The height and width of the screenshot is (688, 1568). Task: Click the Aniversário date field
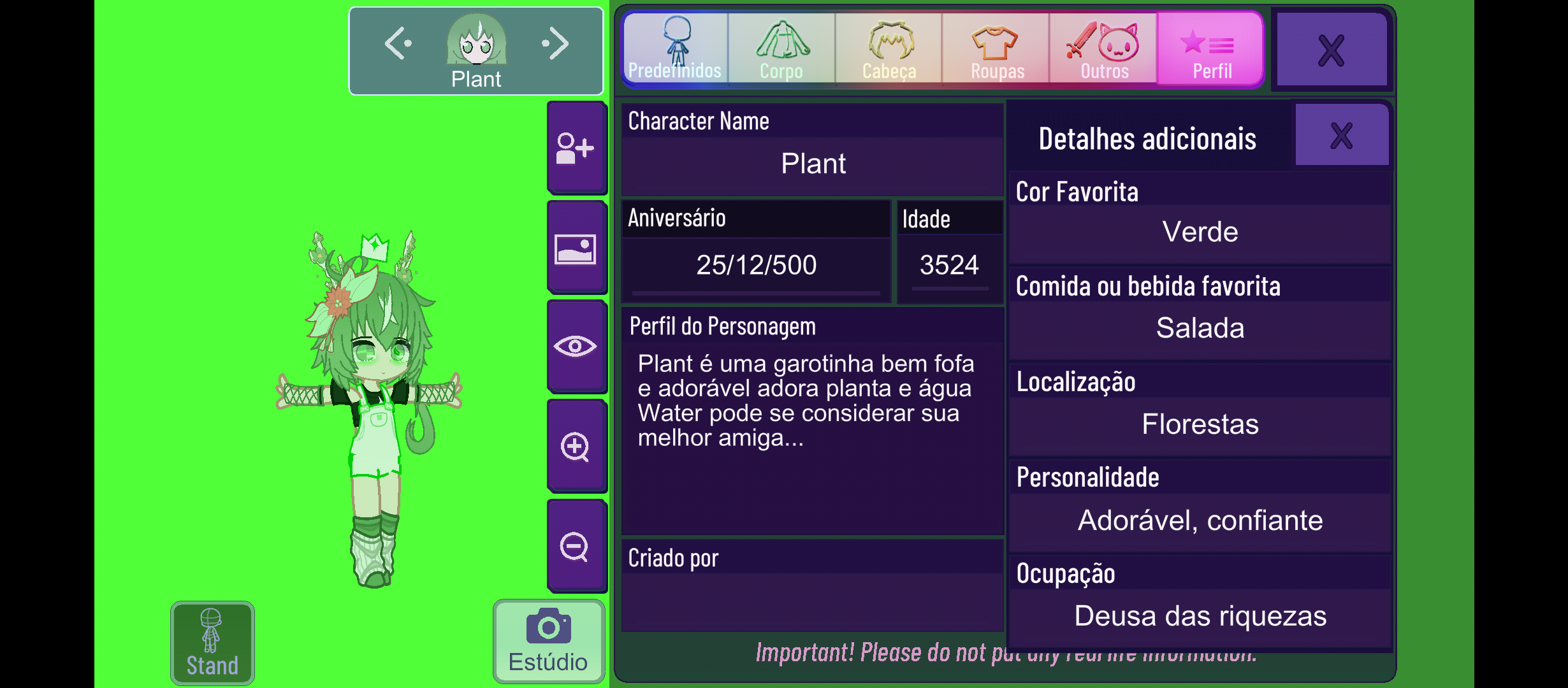(x=755, y=264)
